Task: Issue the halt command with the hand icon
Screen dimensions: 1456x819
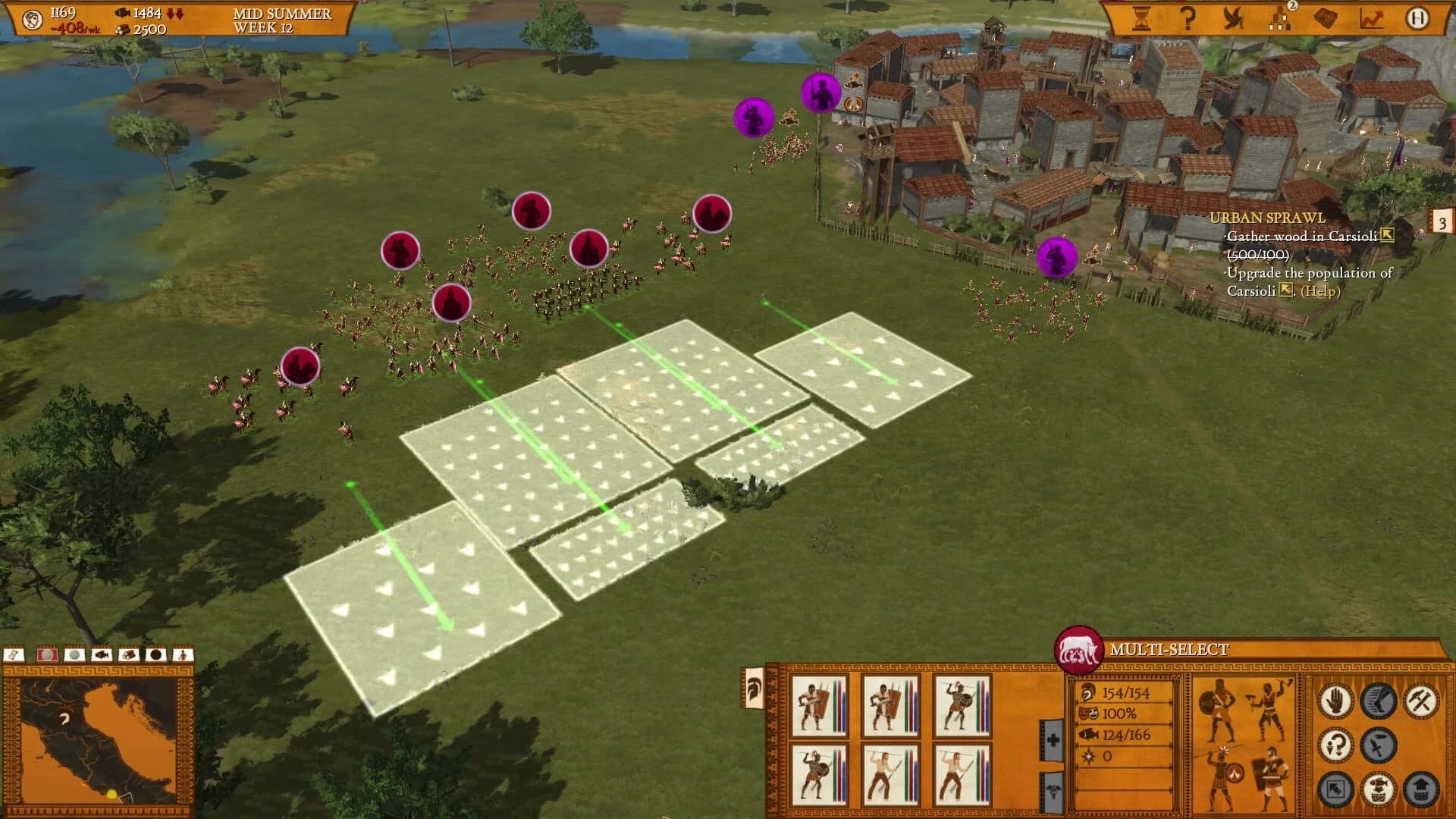Action: tap(1336, 700)
